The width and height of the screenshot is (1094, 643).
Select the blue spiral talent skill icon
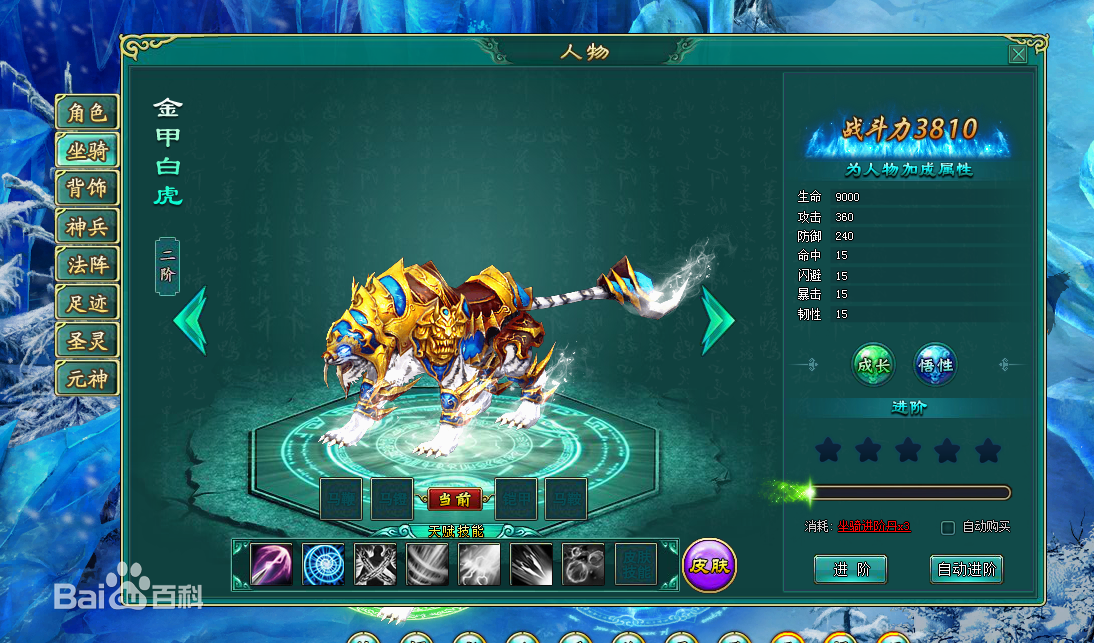(323, 564)
